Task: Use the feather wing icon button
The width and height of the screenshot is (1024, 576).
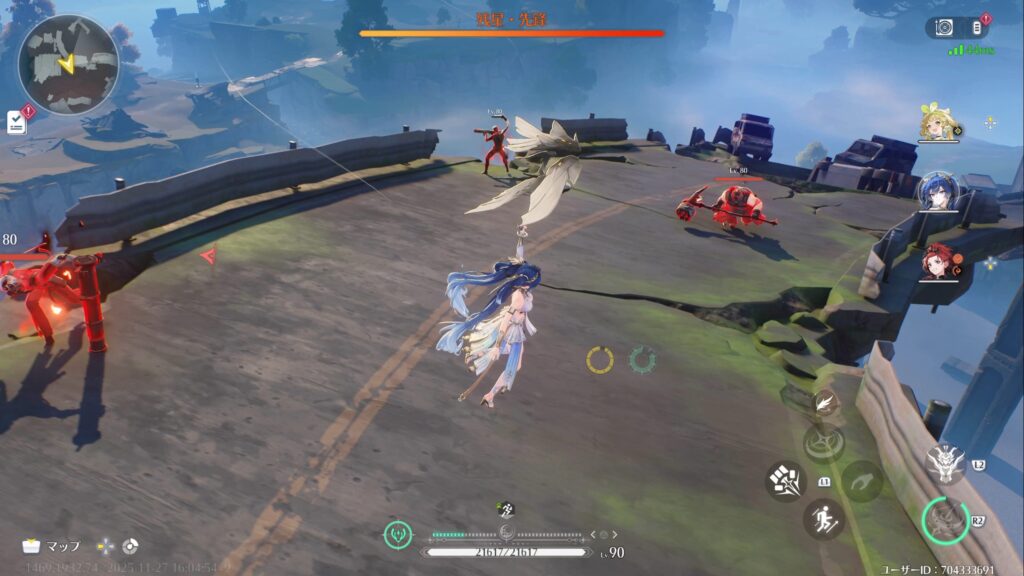Action: (825, 403)
